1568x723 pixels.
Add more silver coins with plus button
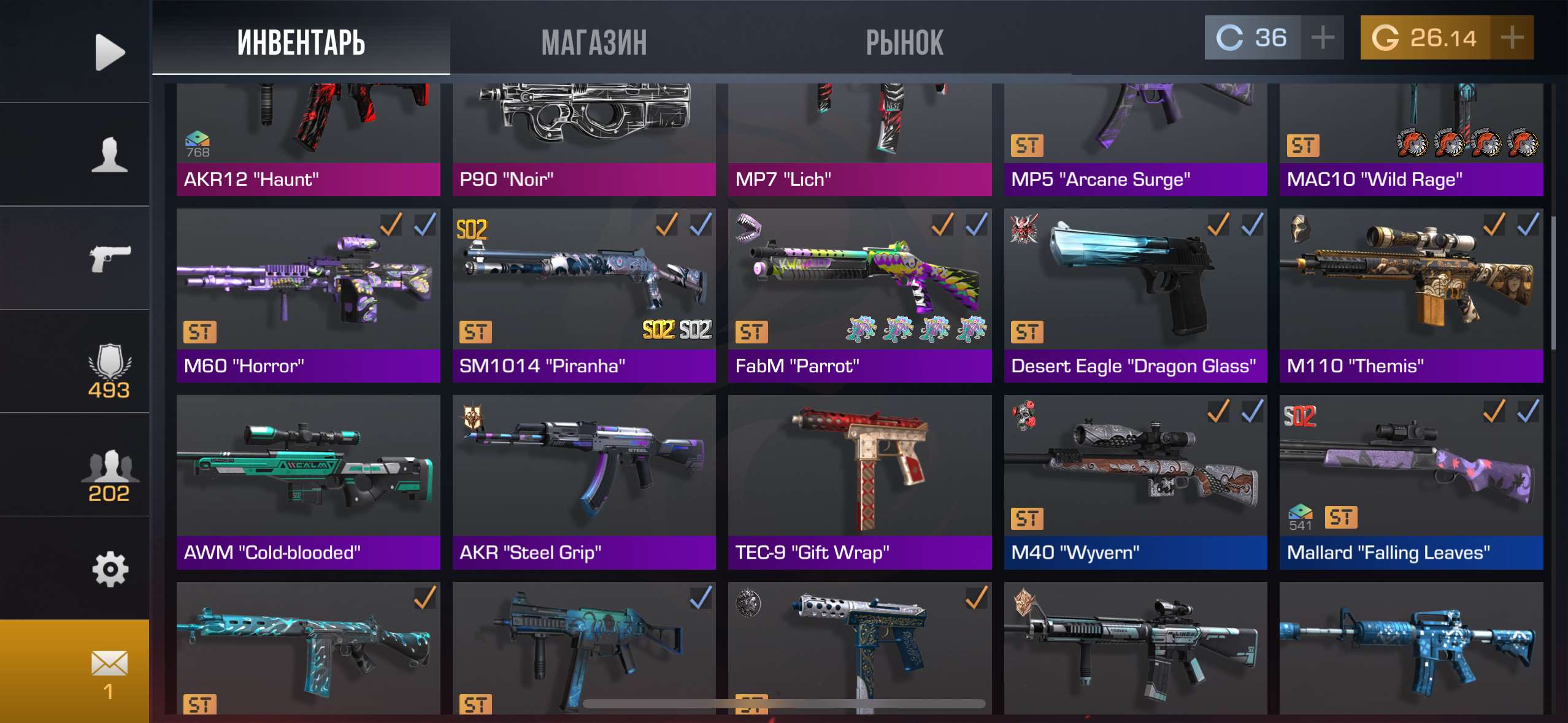click(x=1322, y=38)
